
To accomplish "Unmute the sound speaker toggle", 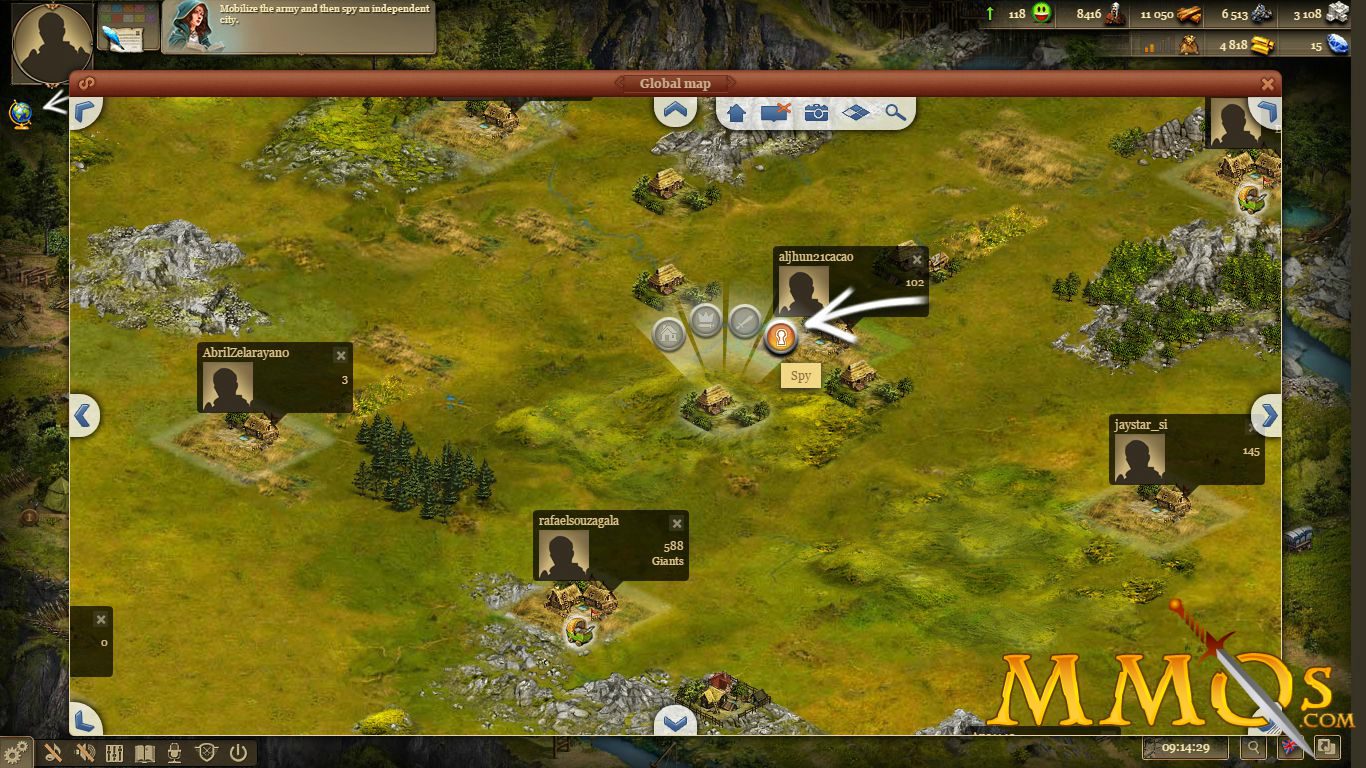I will (85, 753).
